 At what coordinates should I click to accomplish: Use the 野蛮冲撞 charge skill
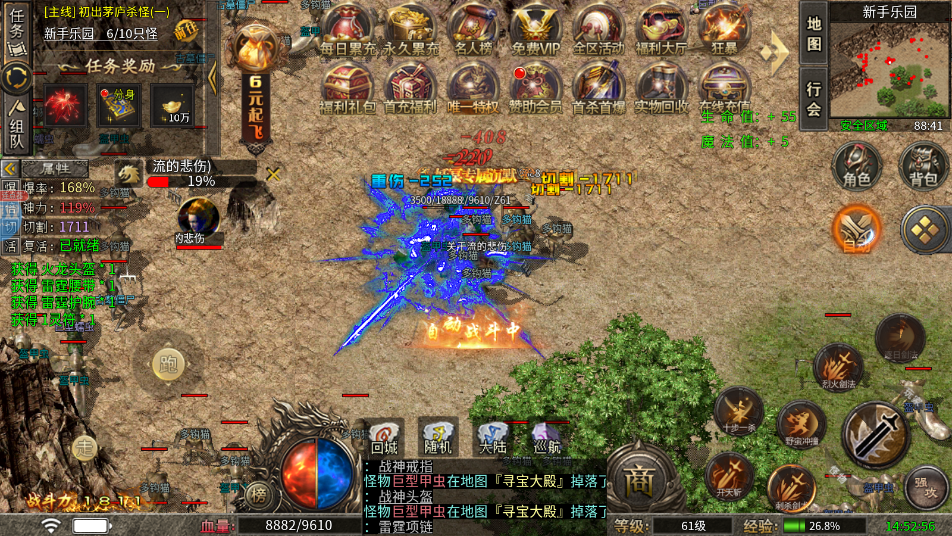coord(801,424)
